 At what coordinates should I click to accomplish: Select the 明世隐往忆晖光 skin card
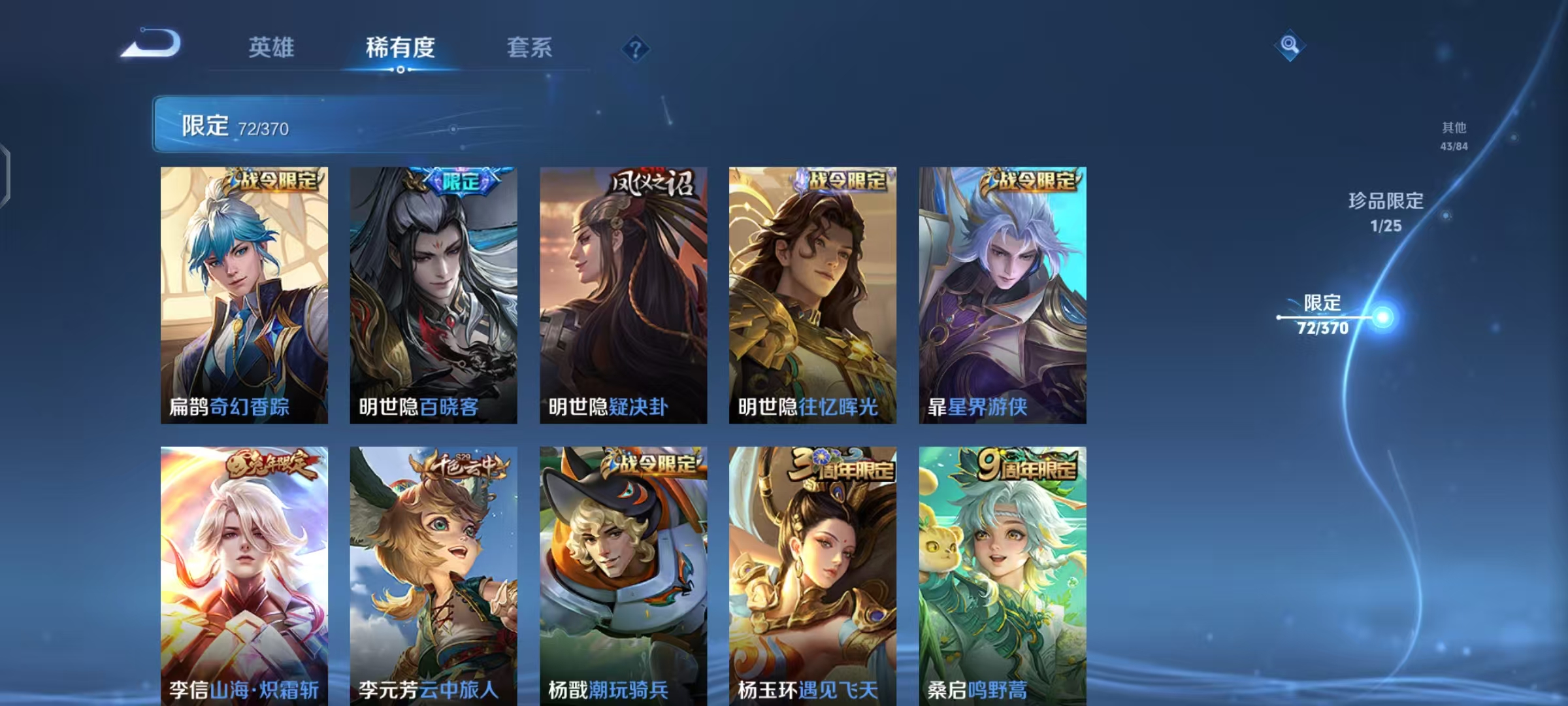pyautogui.click(x=813, y=294)
